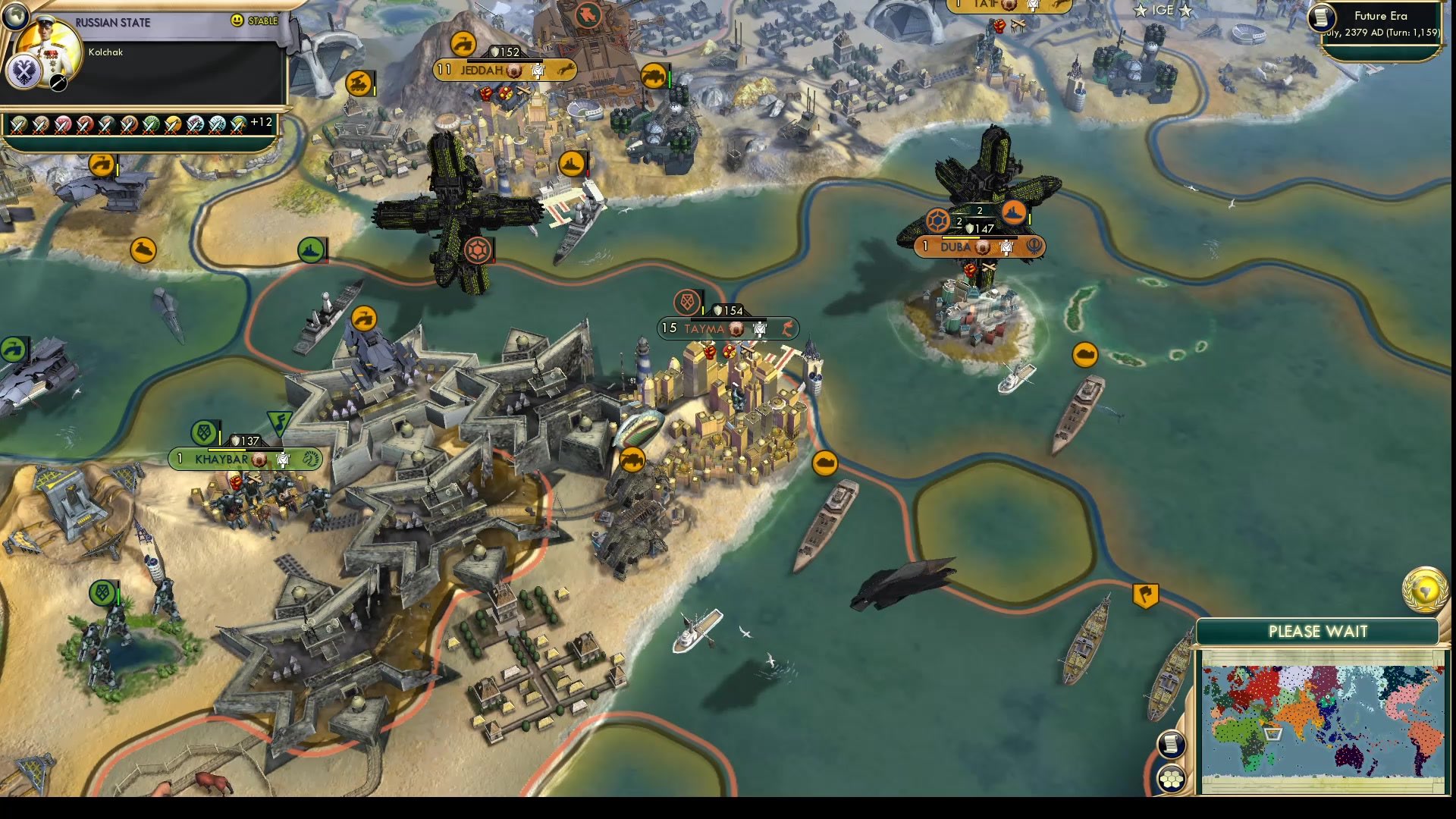Click the PLEASE WAIT button
1456x819 pixels.
[x=1318, y=632]
